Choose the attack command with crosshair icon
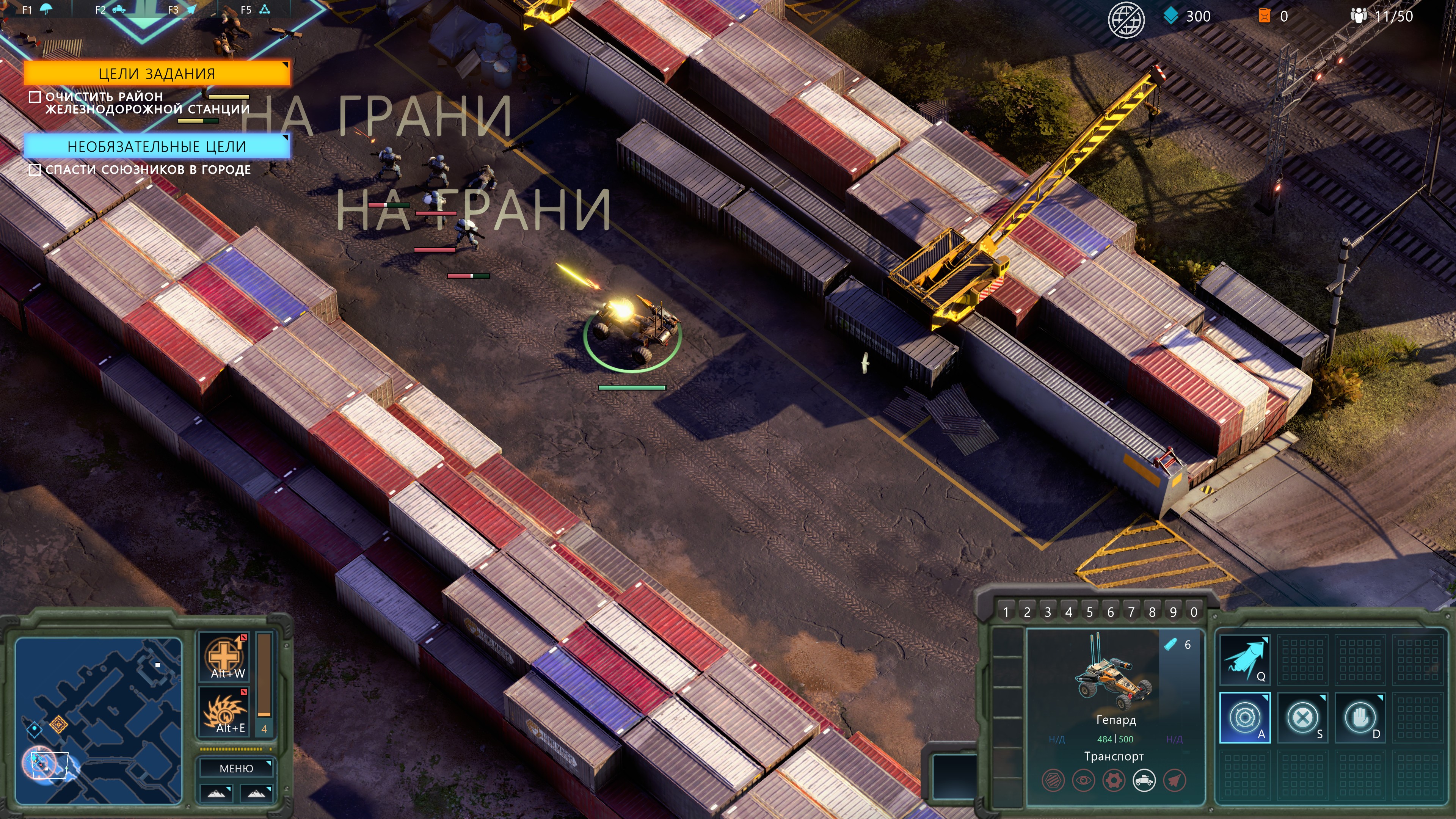This screenshot has width=1456, height=819. 1244,717
